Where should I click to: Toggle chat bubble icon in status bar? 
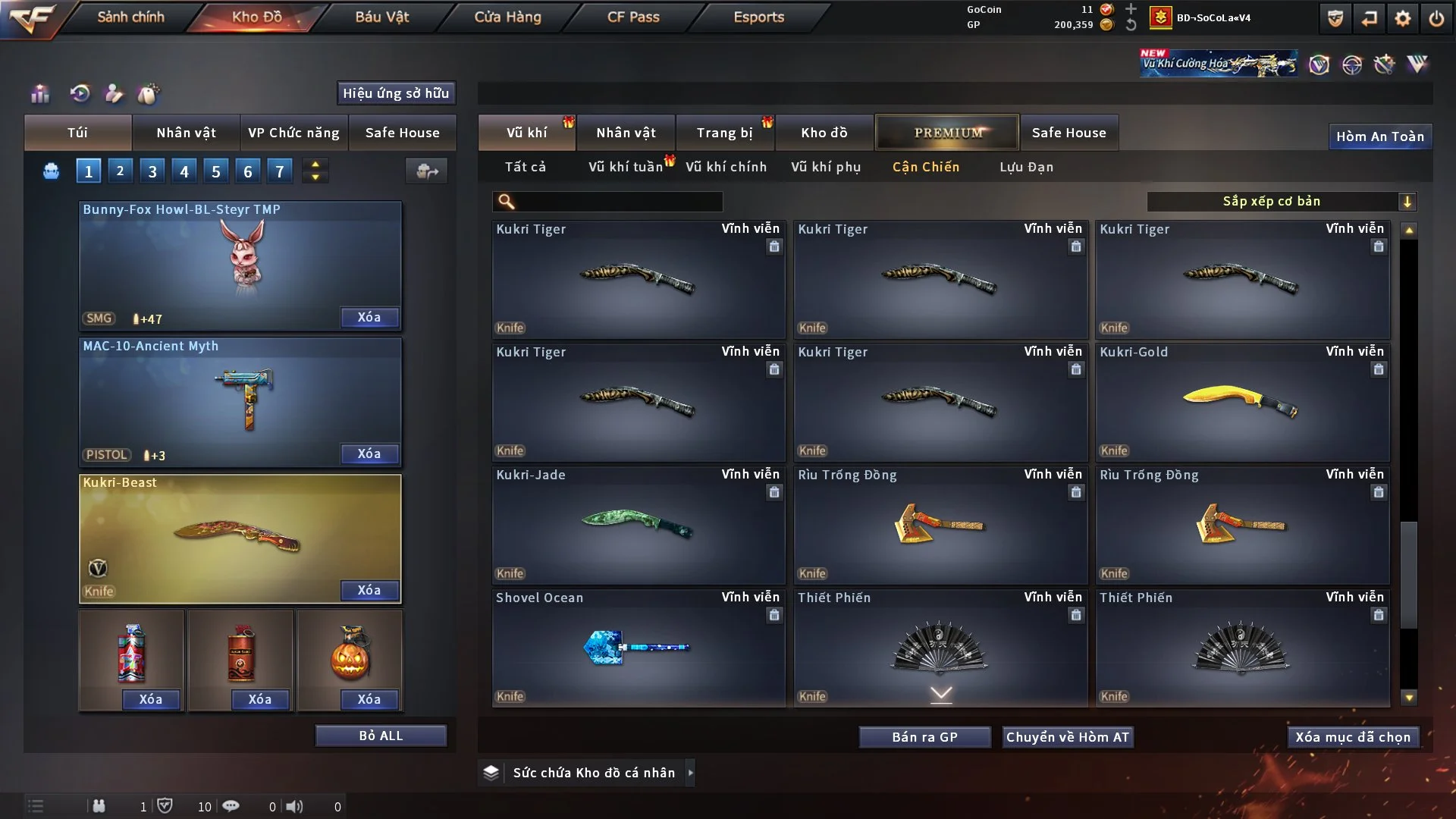pos(231,806)
